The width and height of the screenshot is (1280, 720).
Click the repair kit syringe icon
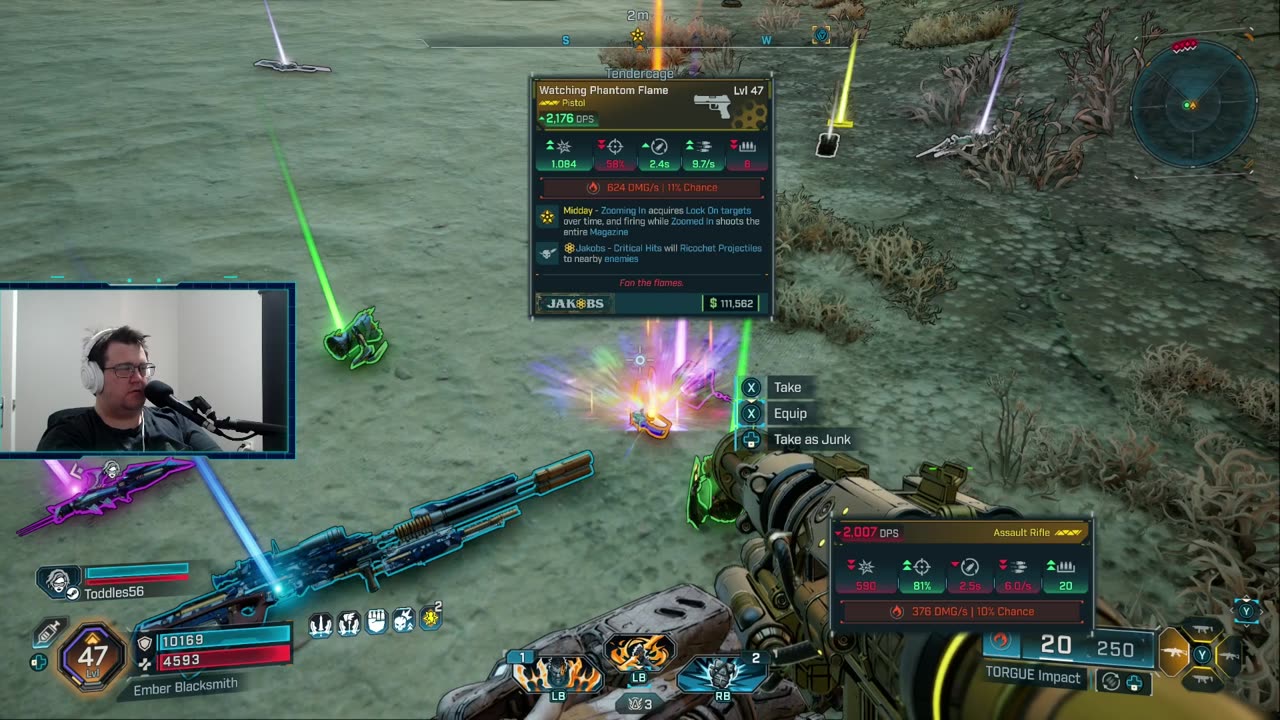(x=48, y=633)
